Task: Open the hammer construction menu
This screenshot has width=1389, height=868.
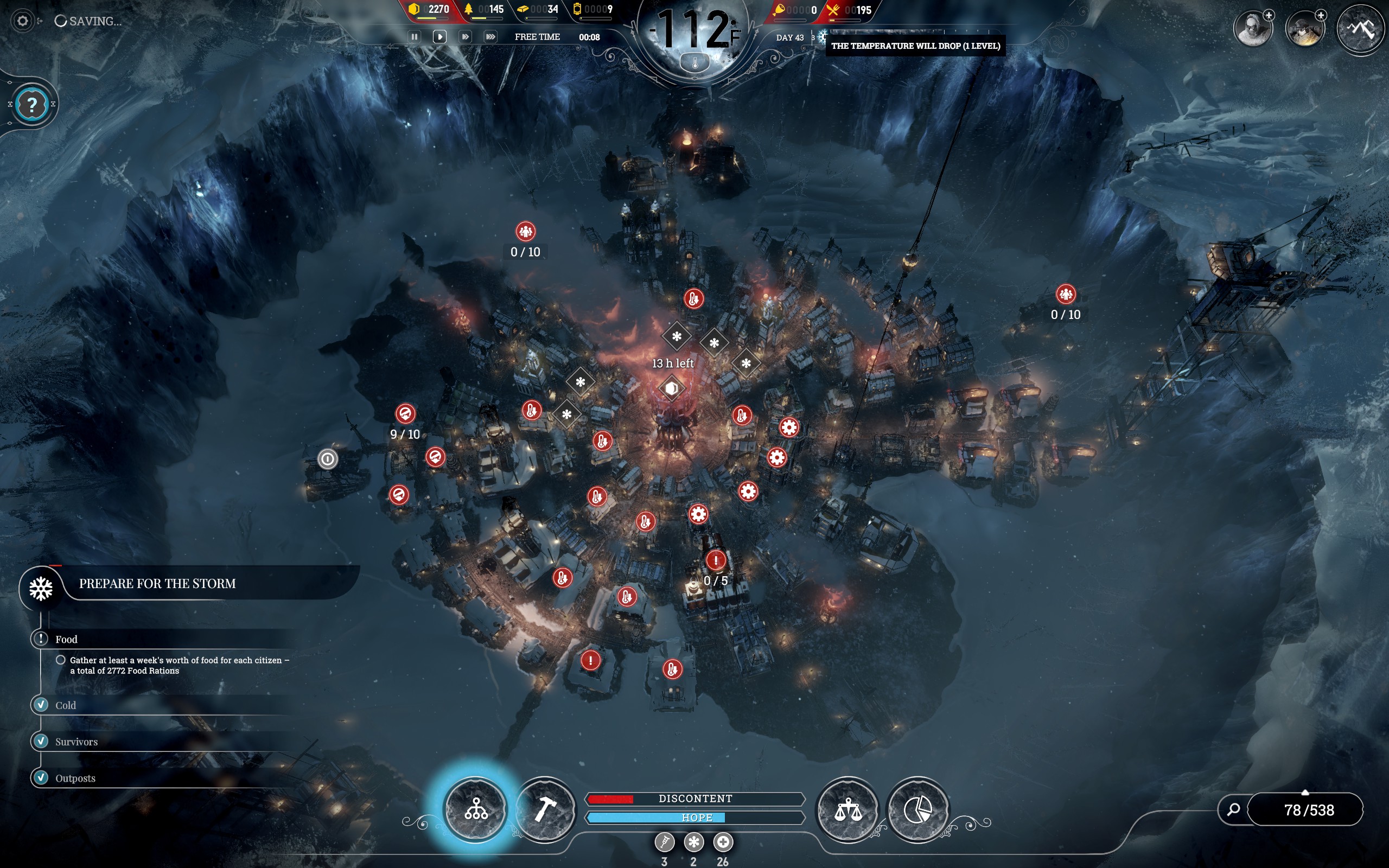Action: tap(545, 809)
